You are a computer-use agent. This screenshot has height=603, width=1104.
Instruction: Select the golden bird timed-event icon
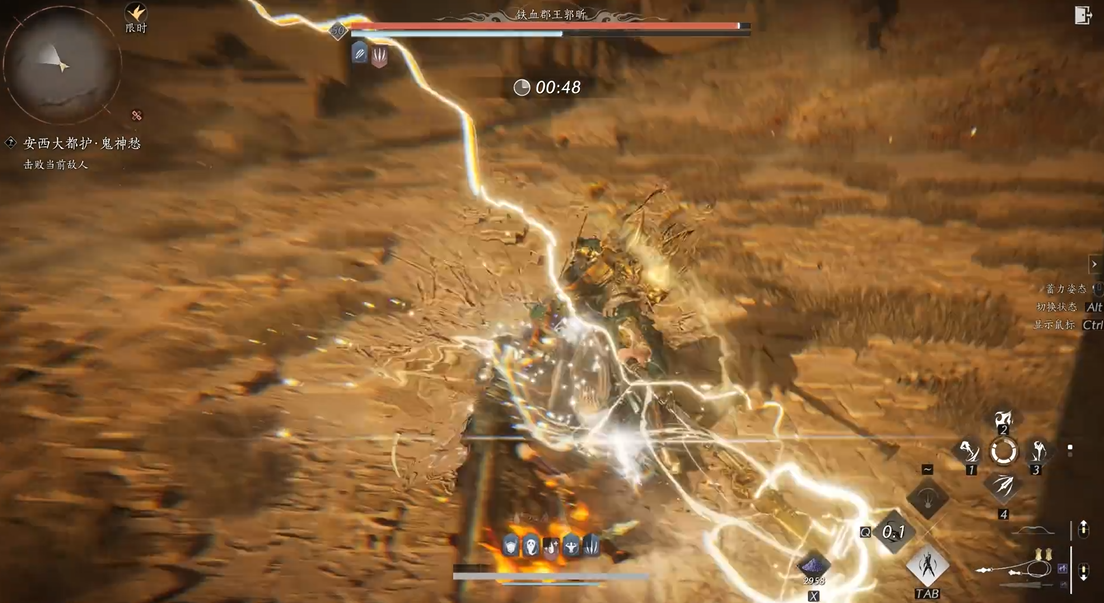pos(136,12)
